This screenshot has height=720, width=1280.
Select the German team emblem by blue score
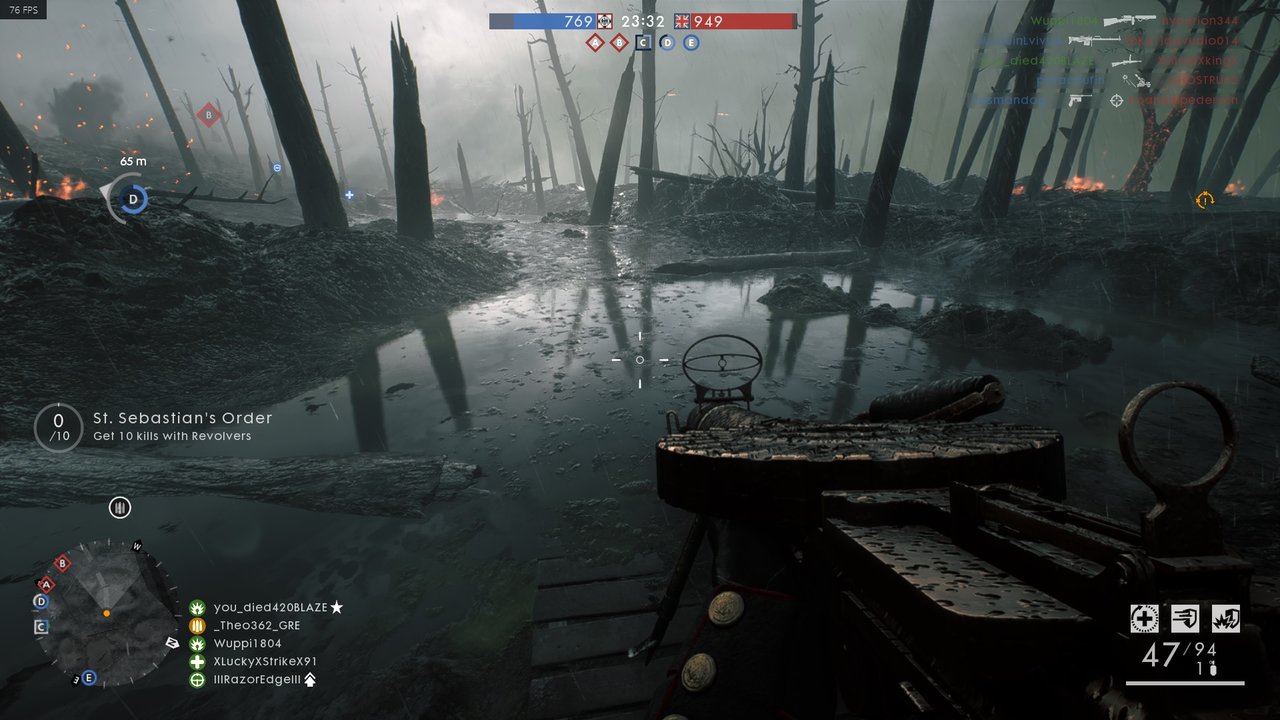(604, 21)
